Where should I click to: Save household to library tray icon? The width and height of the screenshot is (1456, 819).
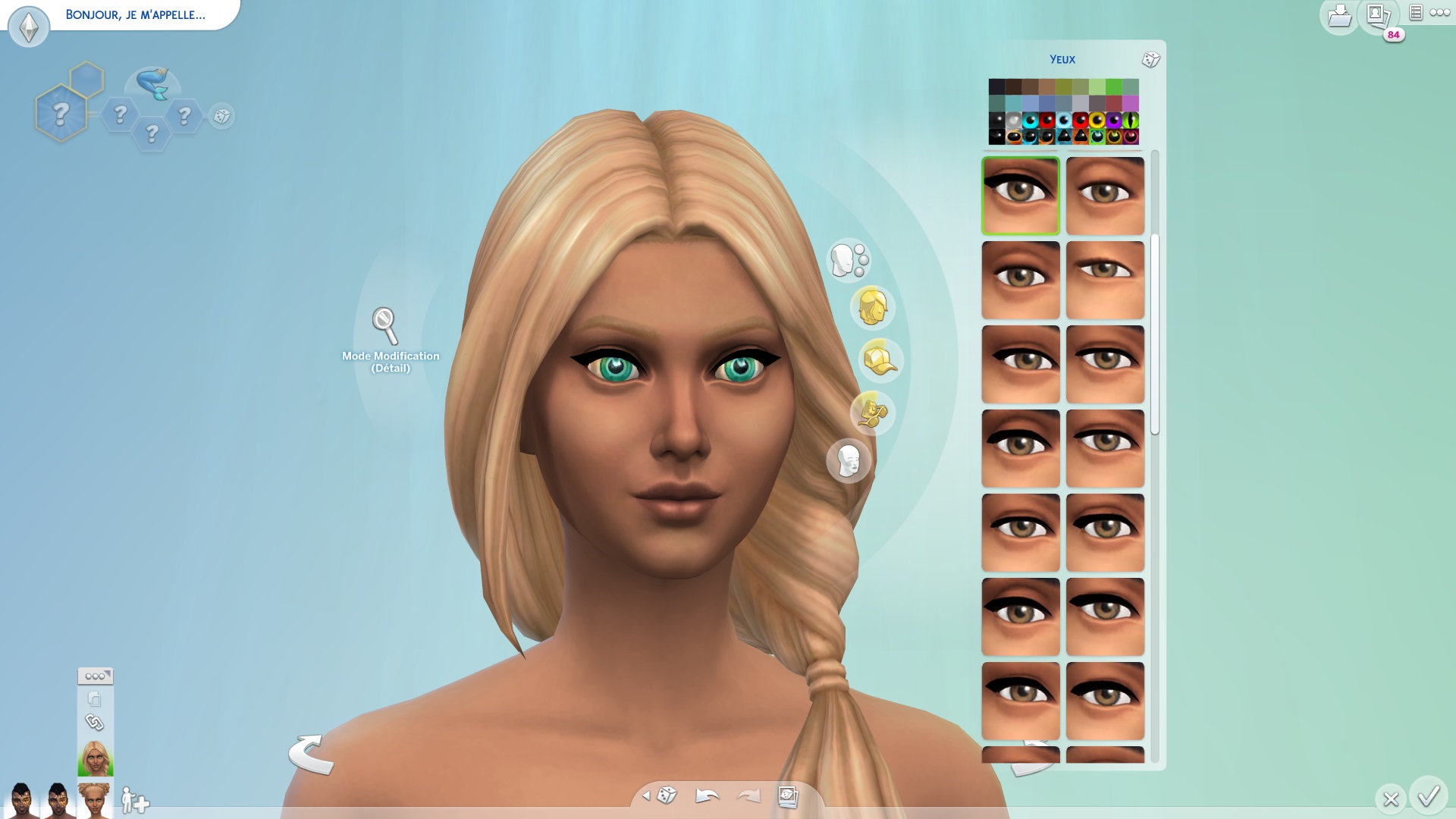(1339, 17)
